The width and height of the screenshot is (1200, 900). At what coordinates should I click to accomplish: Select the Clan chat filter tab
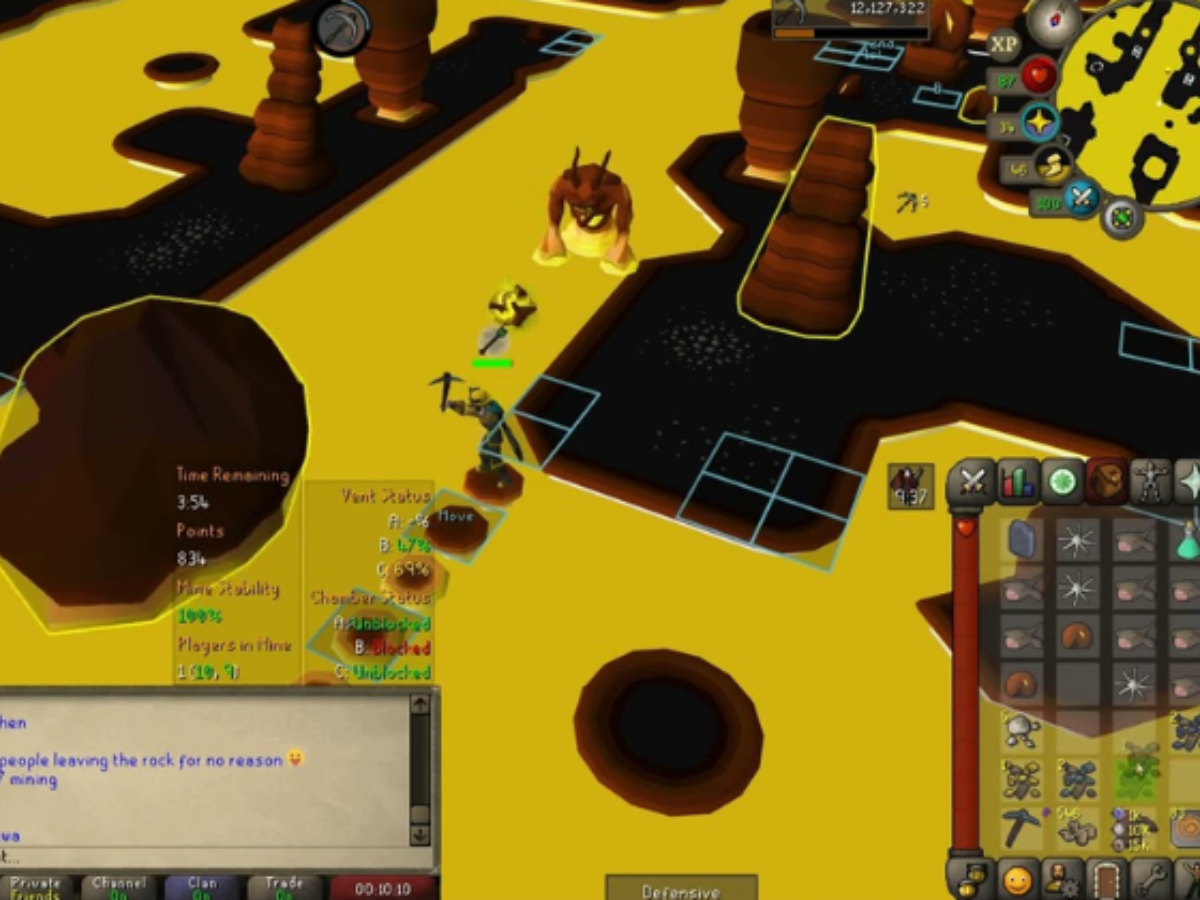click(x=202, y=886)
